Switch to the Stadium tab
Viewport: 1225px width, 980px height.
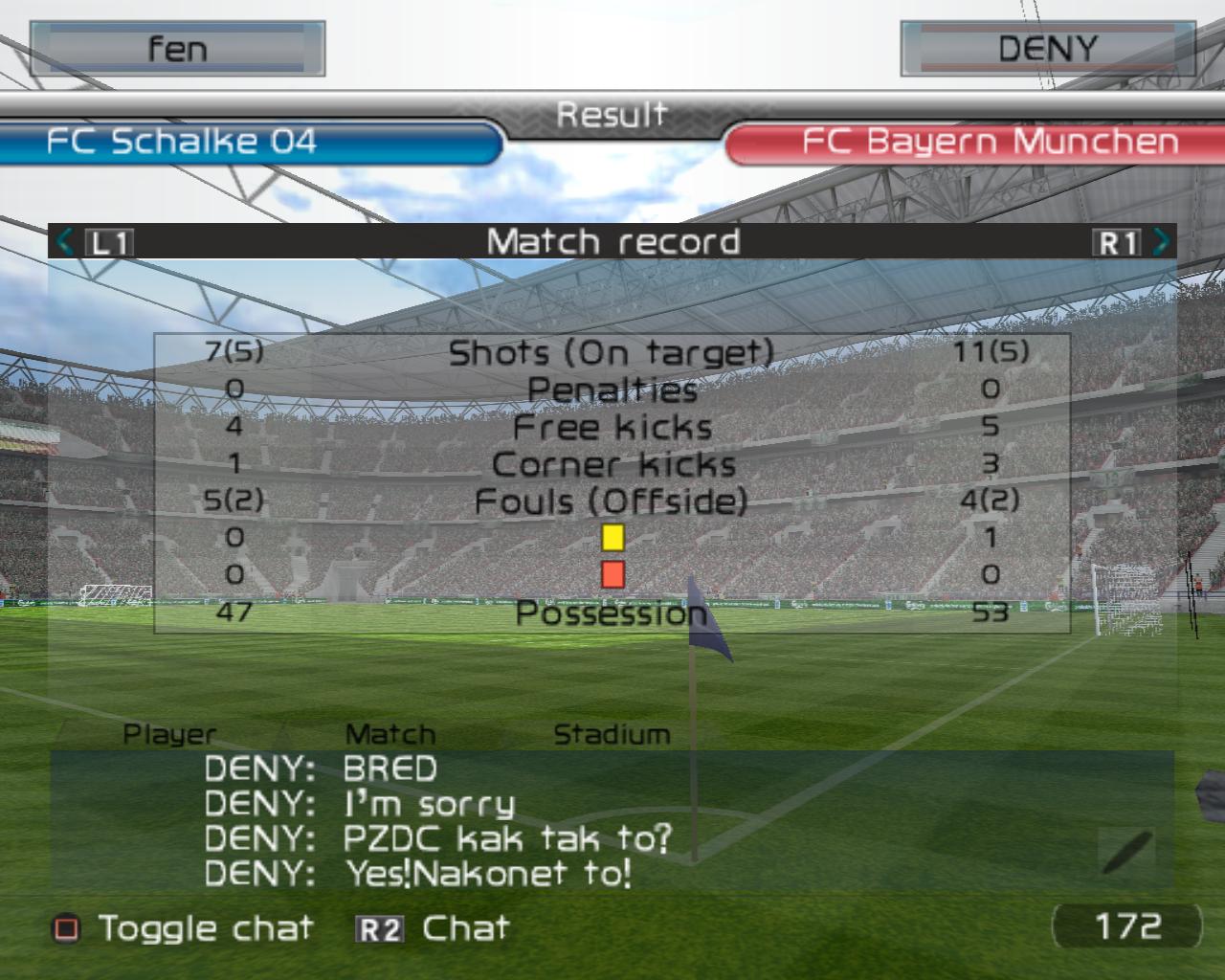612,734
